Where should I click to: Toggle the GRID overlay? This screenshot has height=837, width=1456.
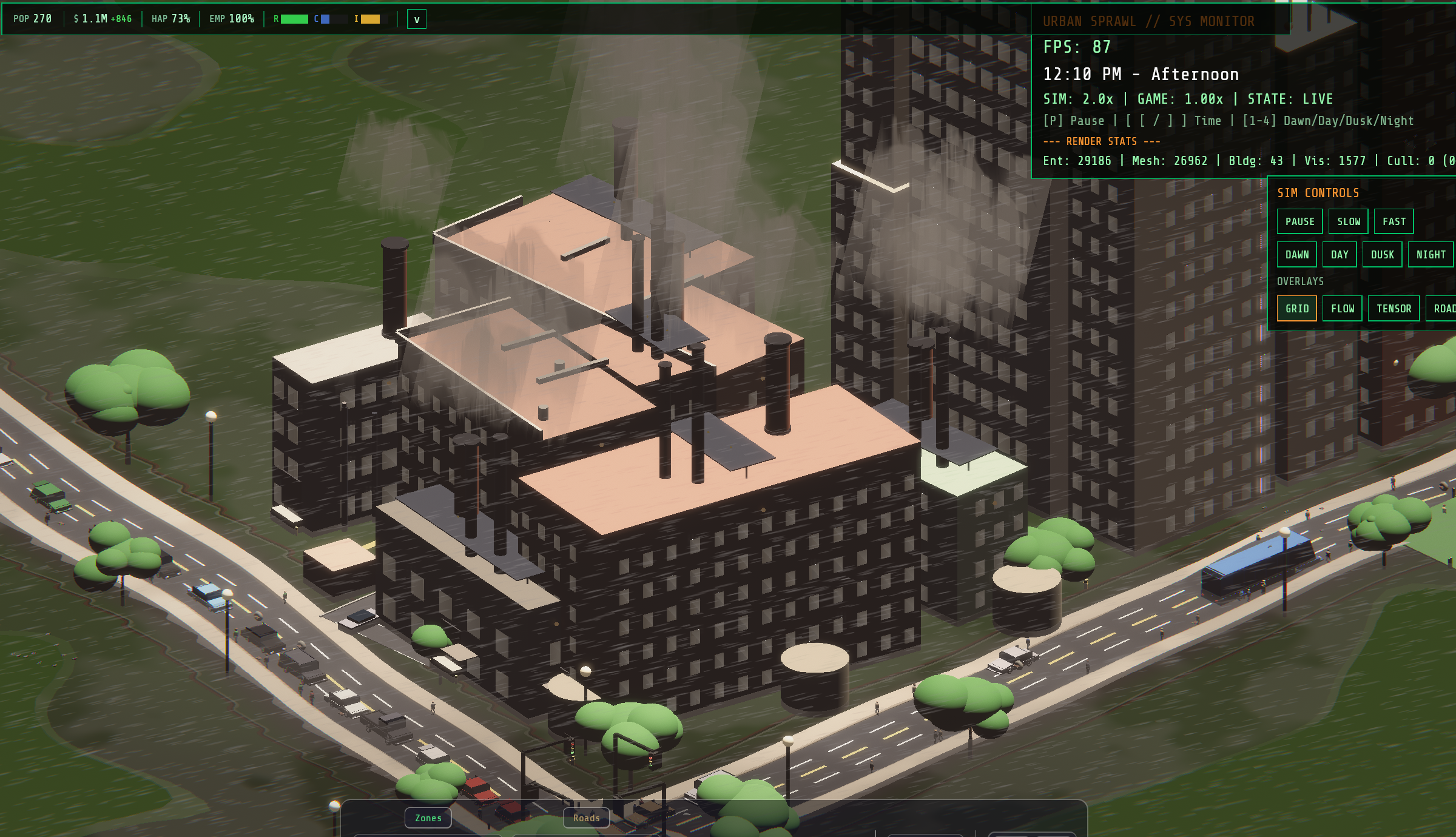coord(1297,308)
